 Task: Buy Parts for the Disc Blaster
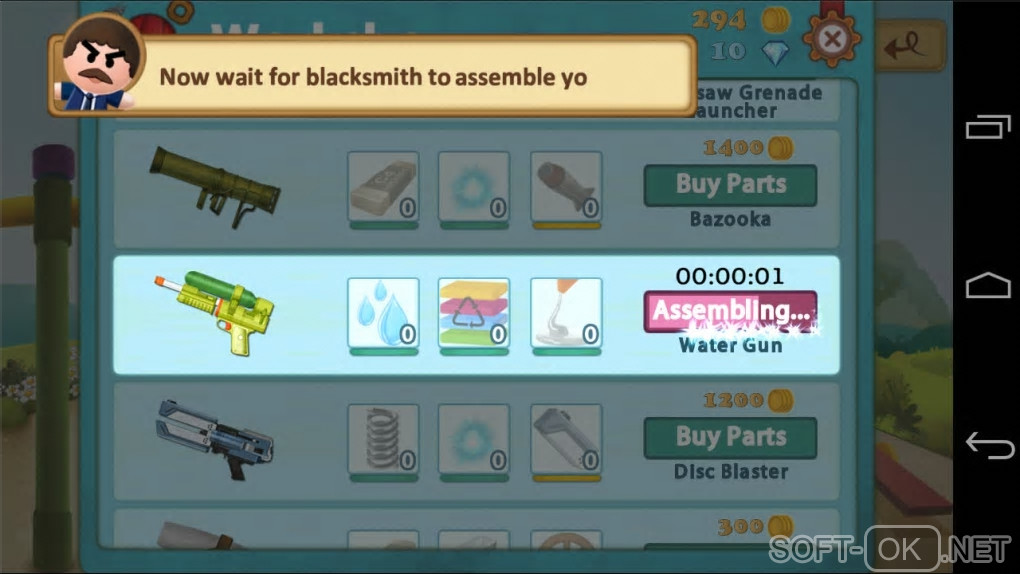point(730,437)
